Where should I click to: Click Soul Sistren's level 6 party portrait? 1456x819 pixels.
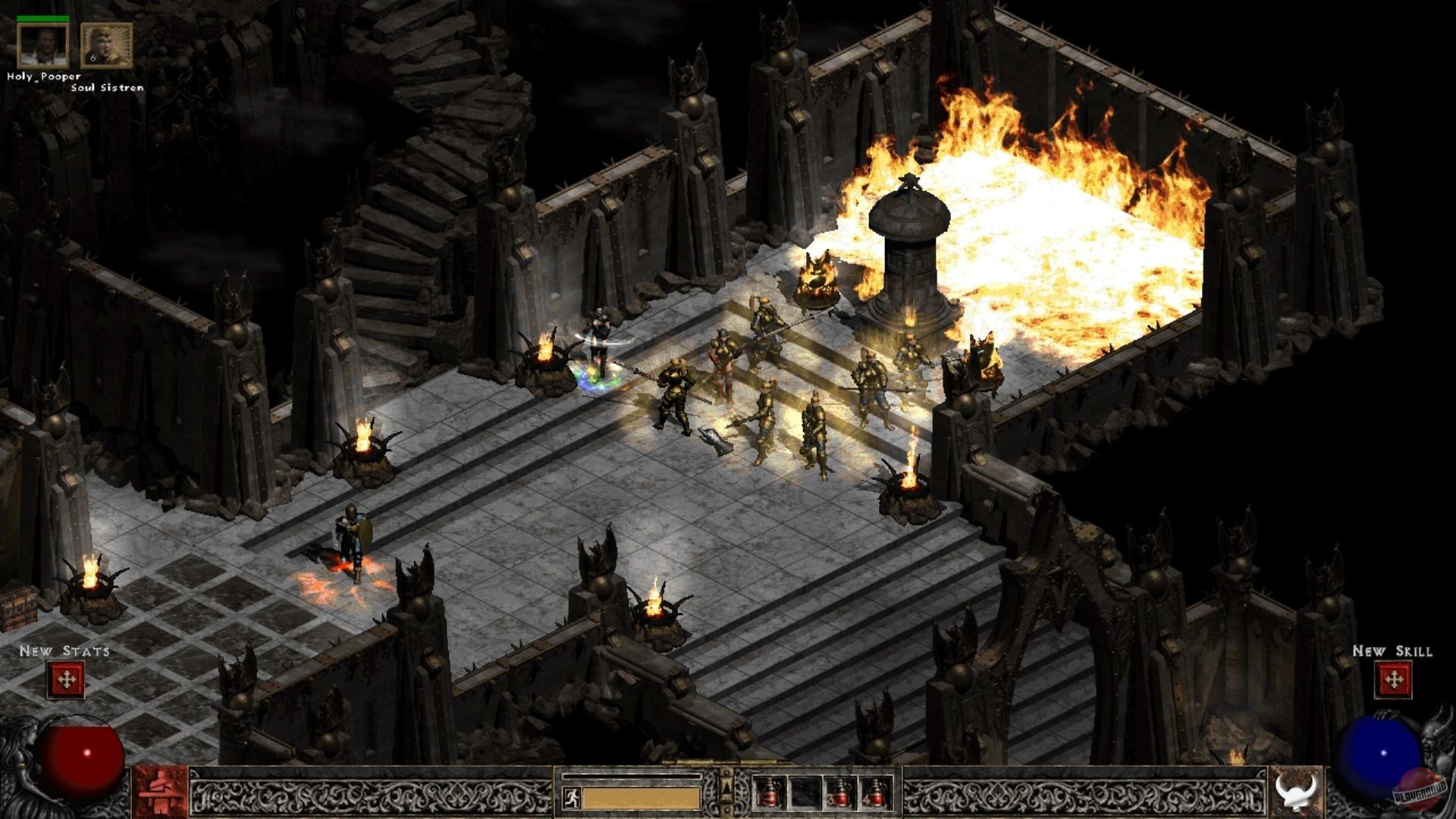pyautogui.click(x=106, y=45)
